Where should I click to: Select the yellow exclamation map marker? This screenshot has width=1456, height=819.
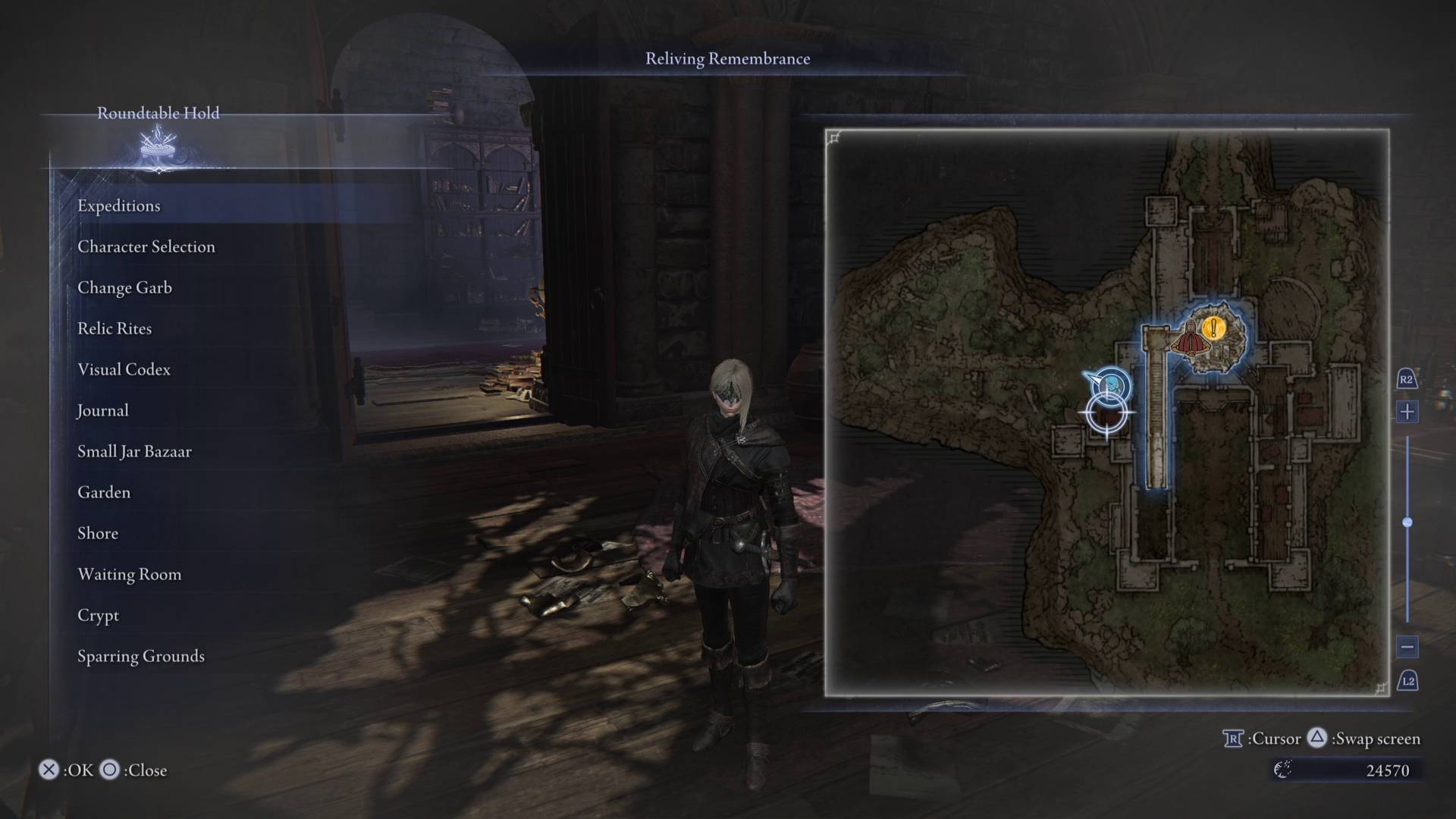pyautogui.click(x=1214, y=328)
